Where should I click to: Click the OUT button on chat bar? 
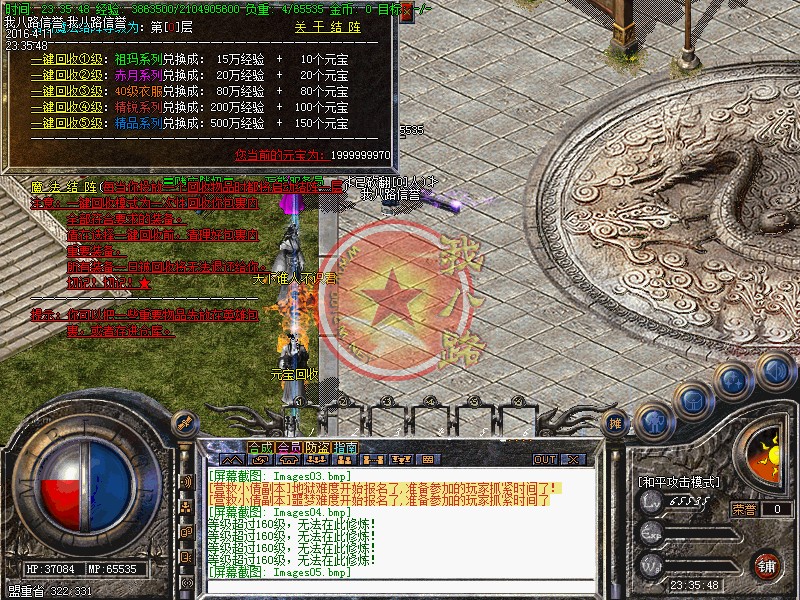[545, 460]
